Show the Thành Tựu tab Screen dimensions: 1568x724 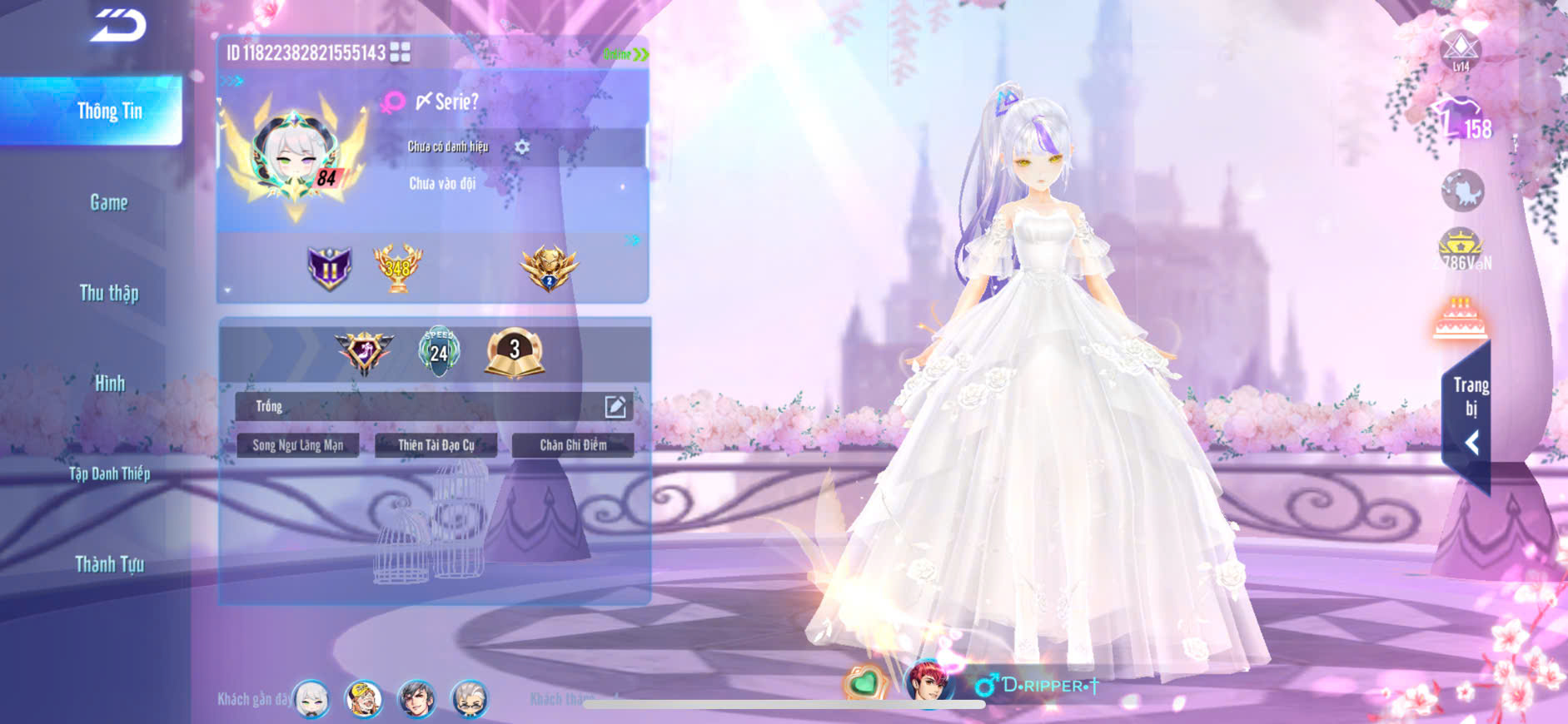110,564
